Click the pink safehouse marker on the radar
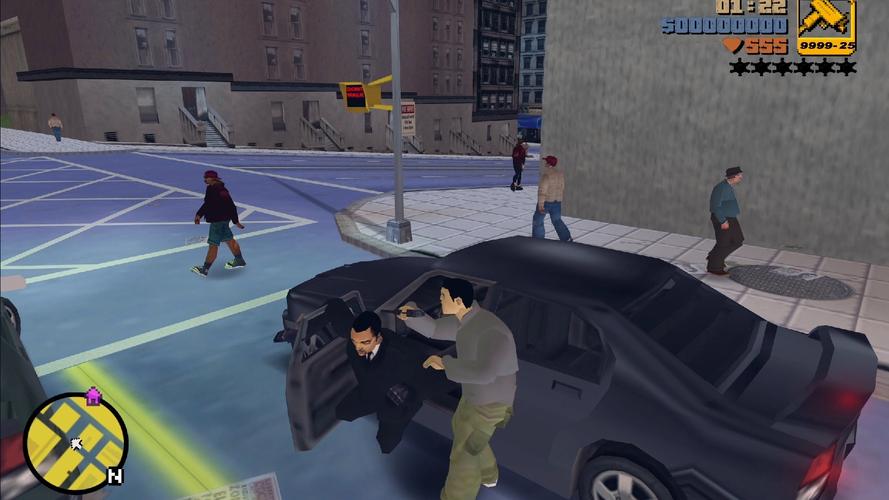This screenshot has width=889, height=500. [x=93, y=397]
